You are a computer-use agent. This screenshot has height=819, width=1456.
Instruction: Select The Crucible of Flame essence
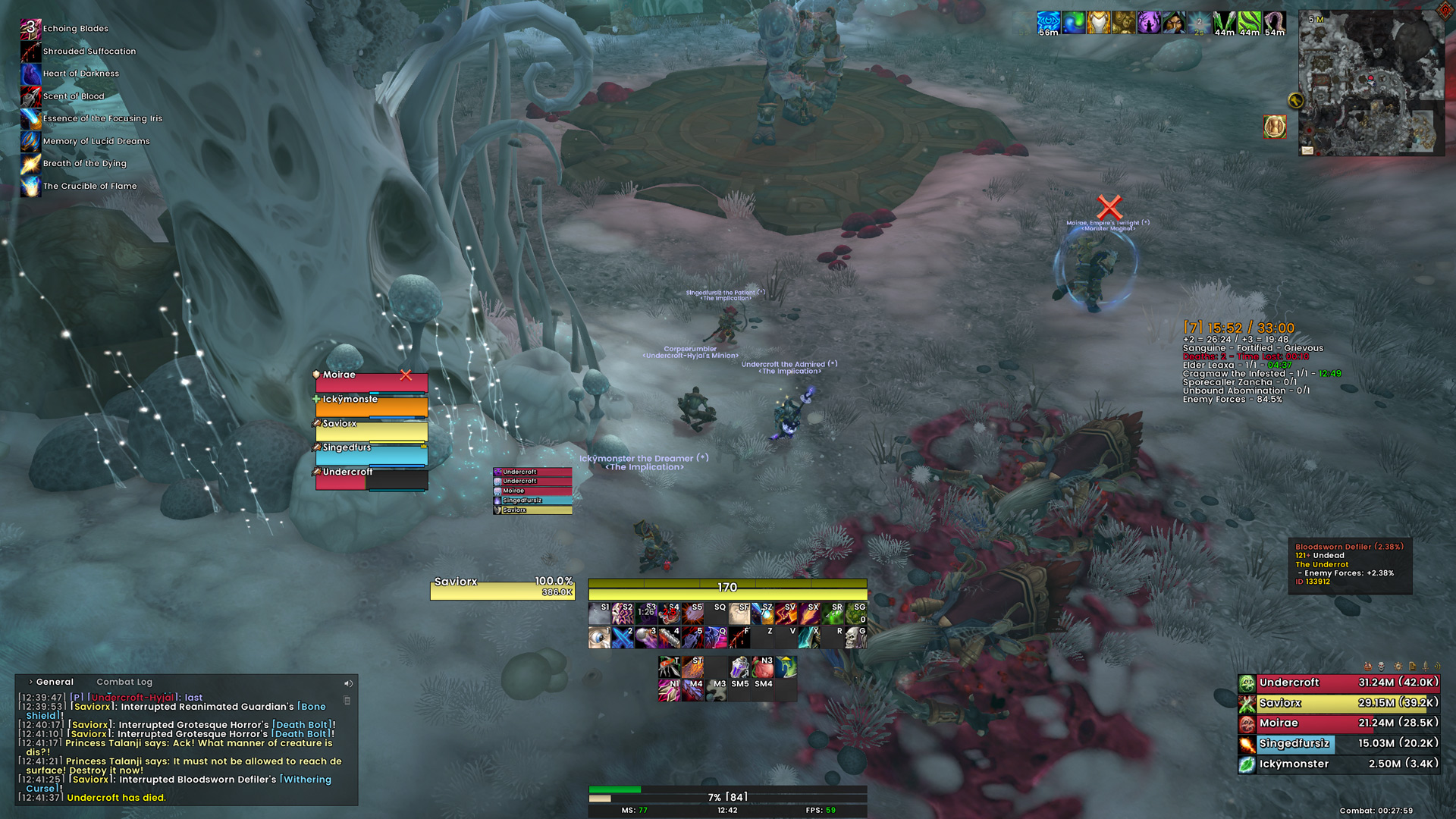(30, 186)
